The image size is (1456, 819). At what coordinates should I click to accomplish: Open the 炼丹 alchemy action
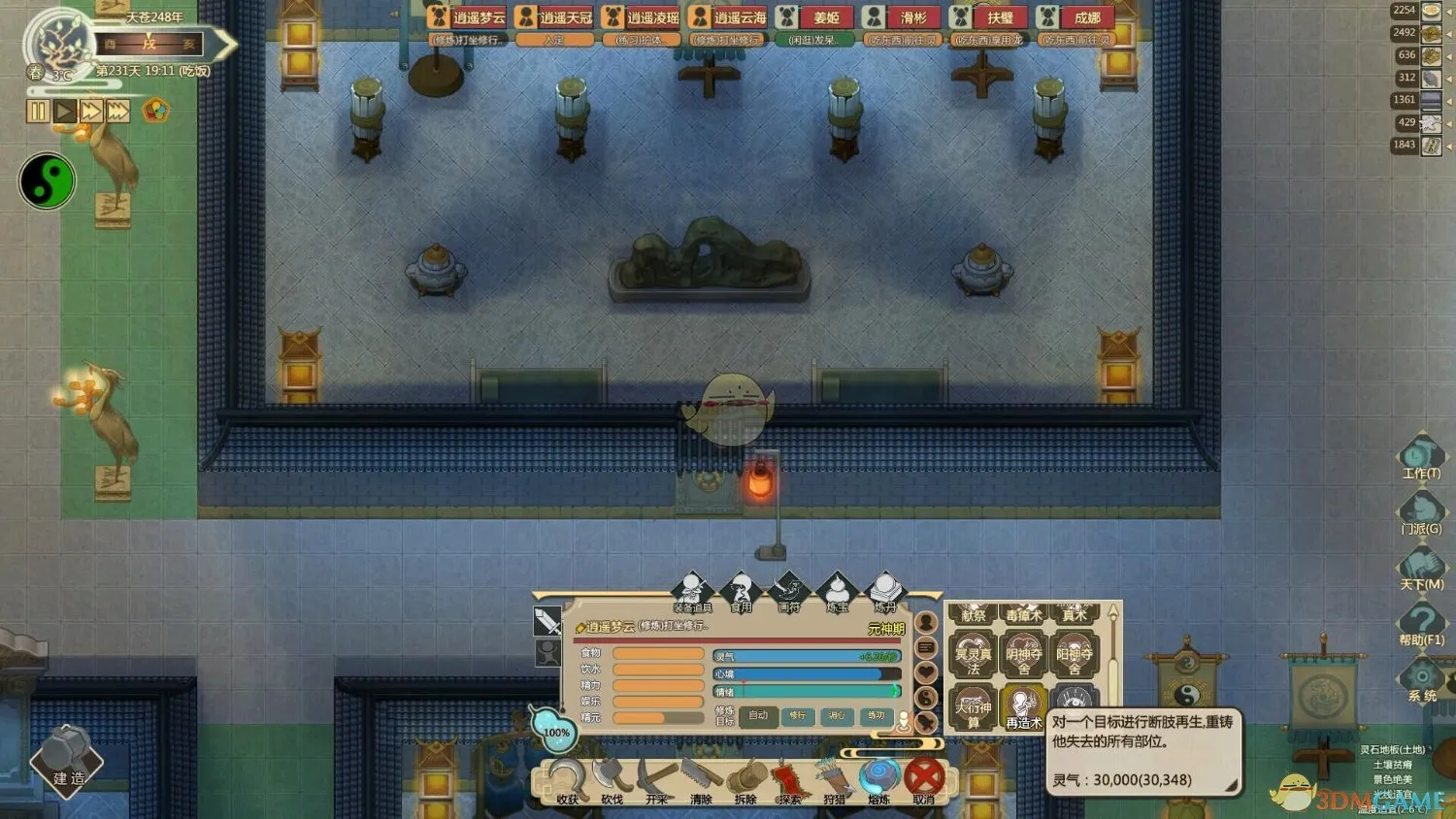click(x=884, y=591)
